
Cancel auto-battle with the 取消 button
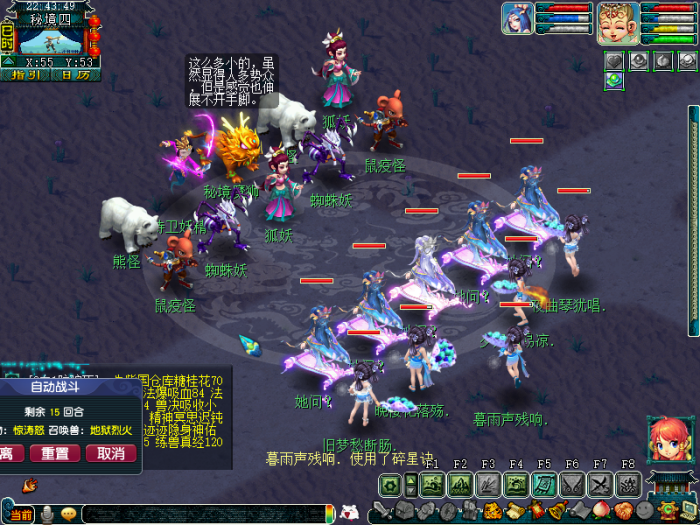[110, 453]
